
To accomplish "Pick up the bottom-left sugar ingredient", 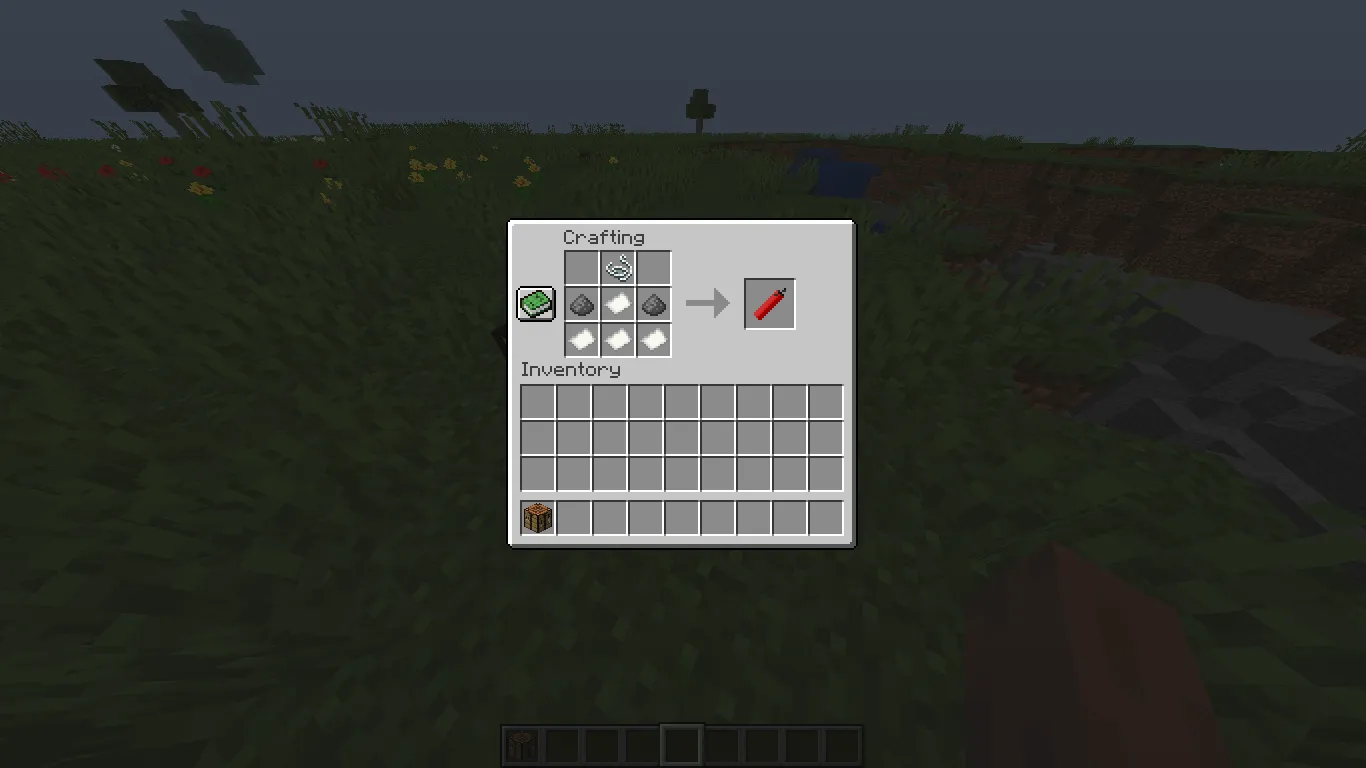I will coord(581,340).
